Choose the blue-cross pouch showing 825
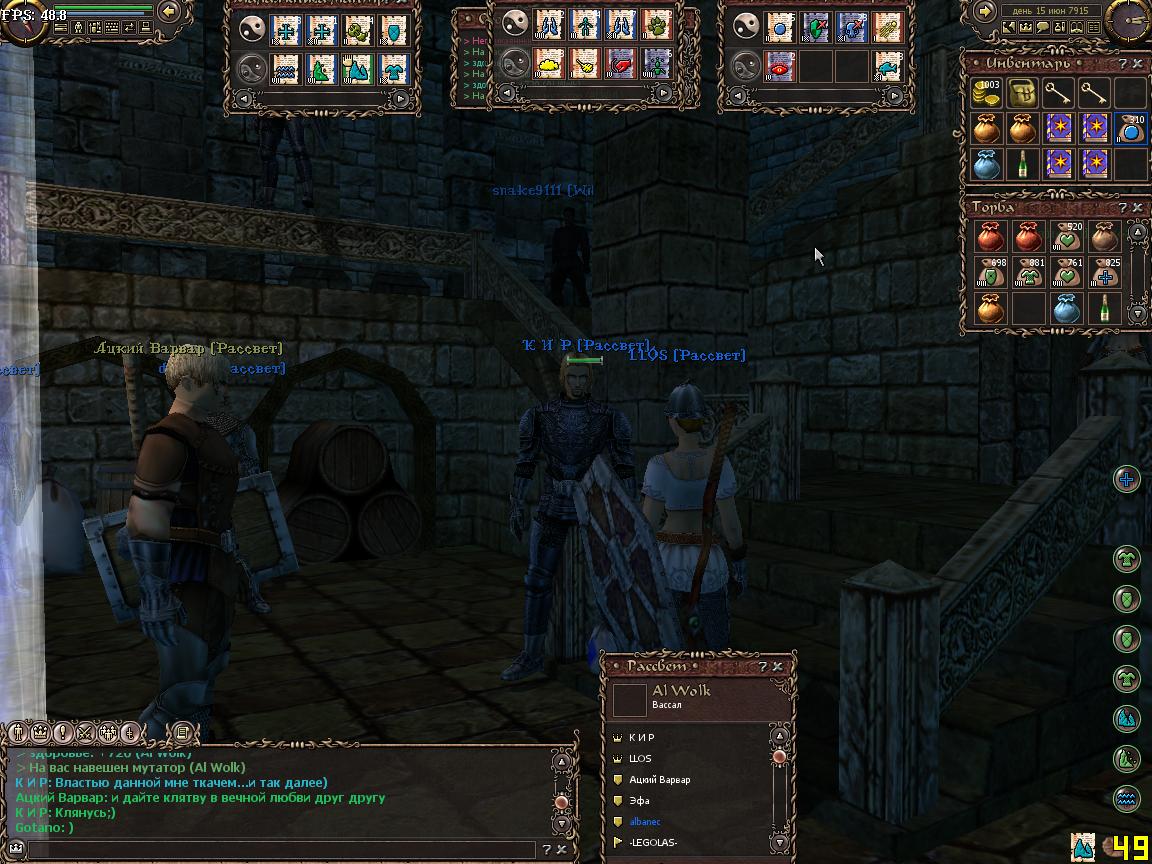This screenshot has height=864, width=1152. 1105,273
